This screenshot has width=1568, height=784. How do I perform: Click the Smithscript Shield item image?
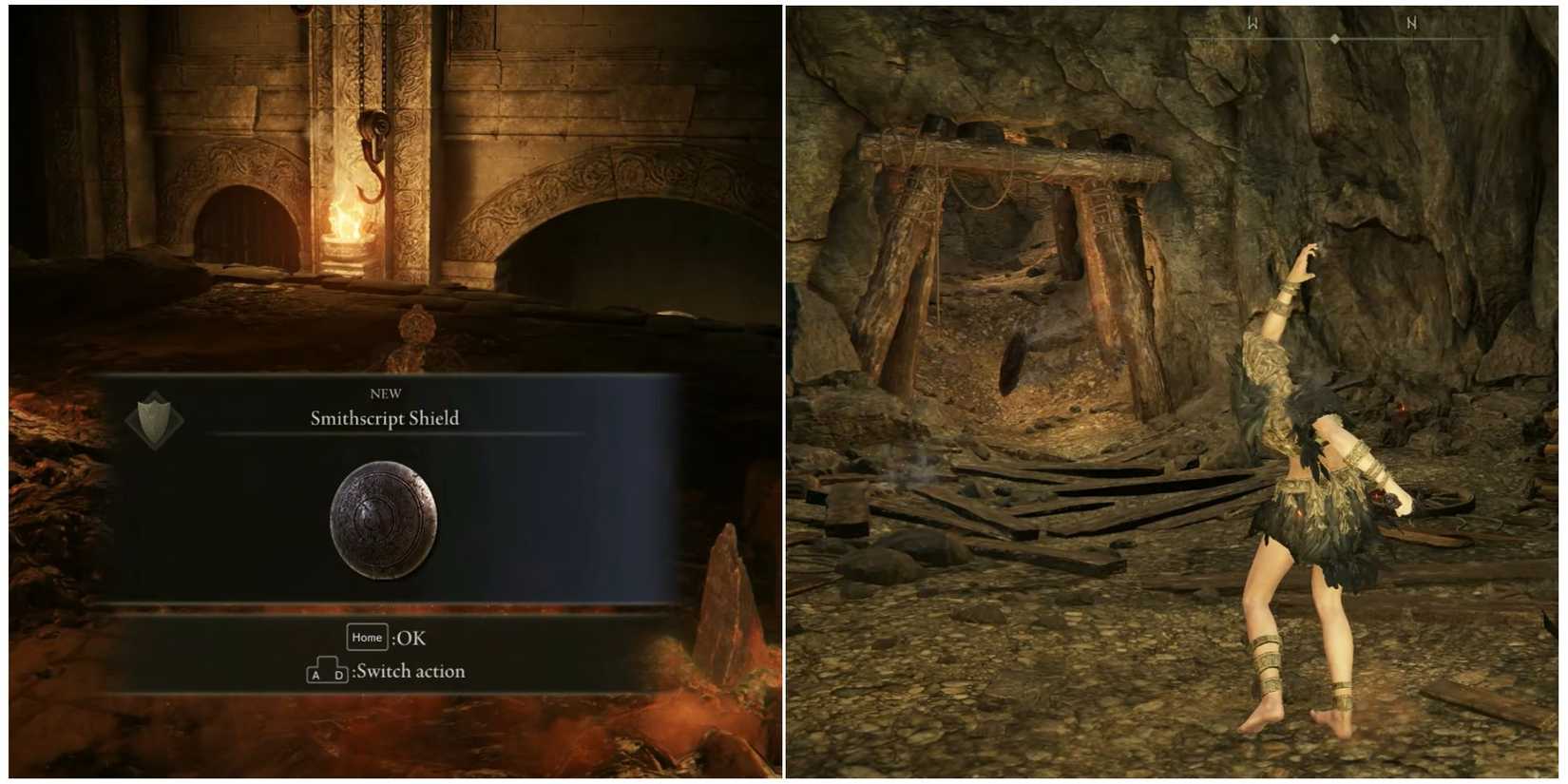tap(383, 518)
